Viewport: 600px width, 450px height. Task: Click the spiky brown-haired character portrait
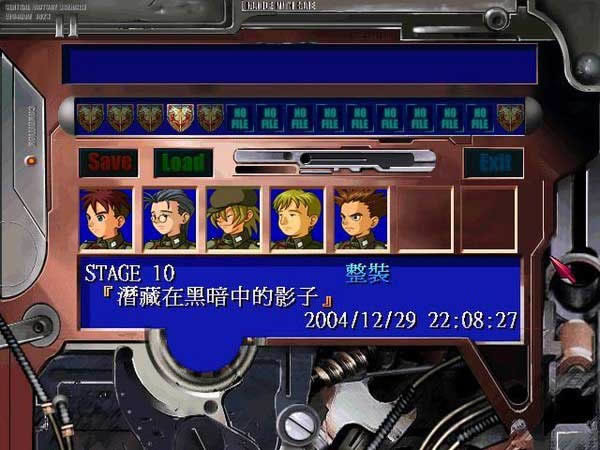360,218
